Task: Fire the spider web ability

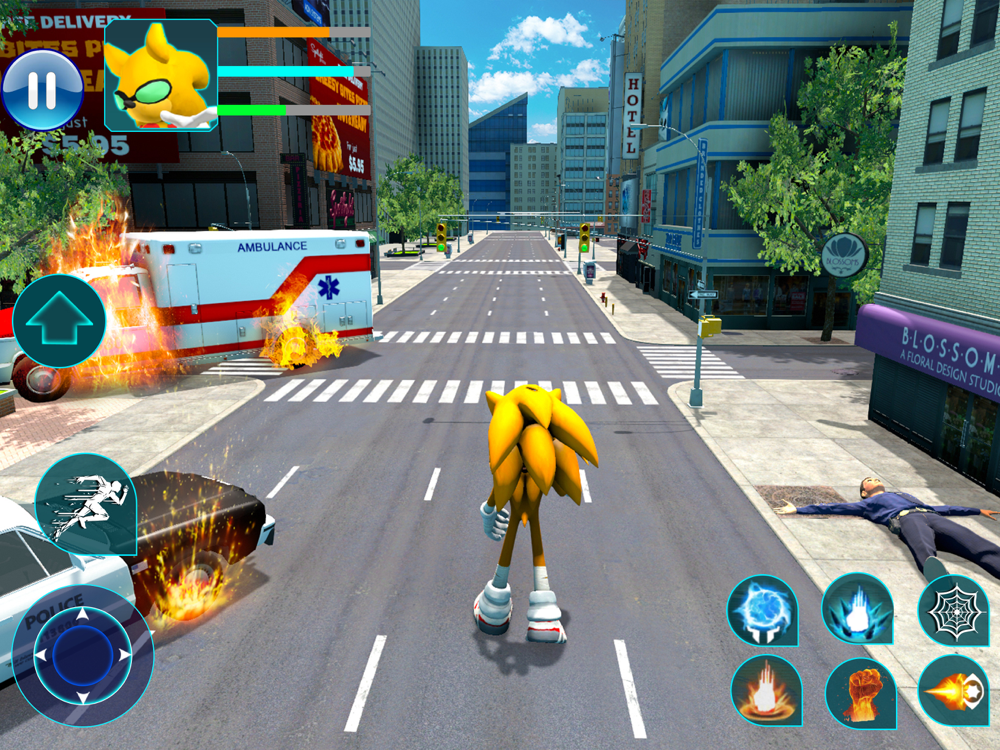Action: [x=952, y=609]
